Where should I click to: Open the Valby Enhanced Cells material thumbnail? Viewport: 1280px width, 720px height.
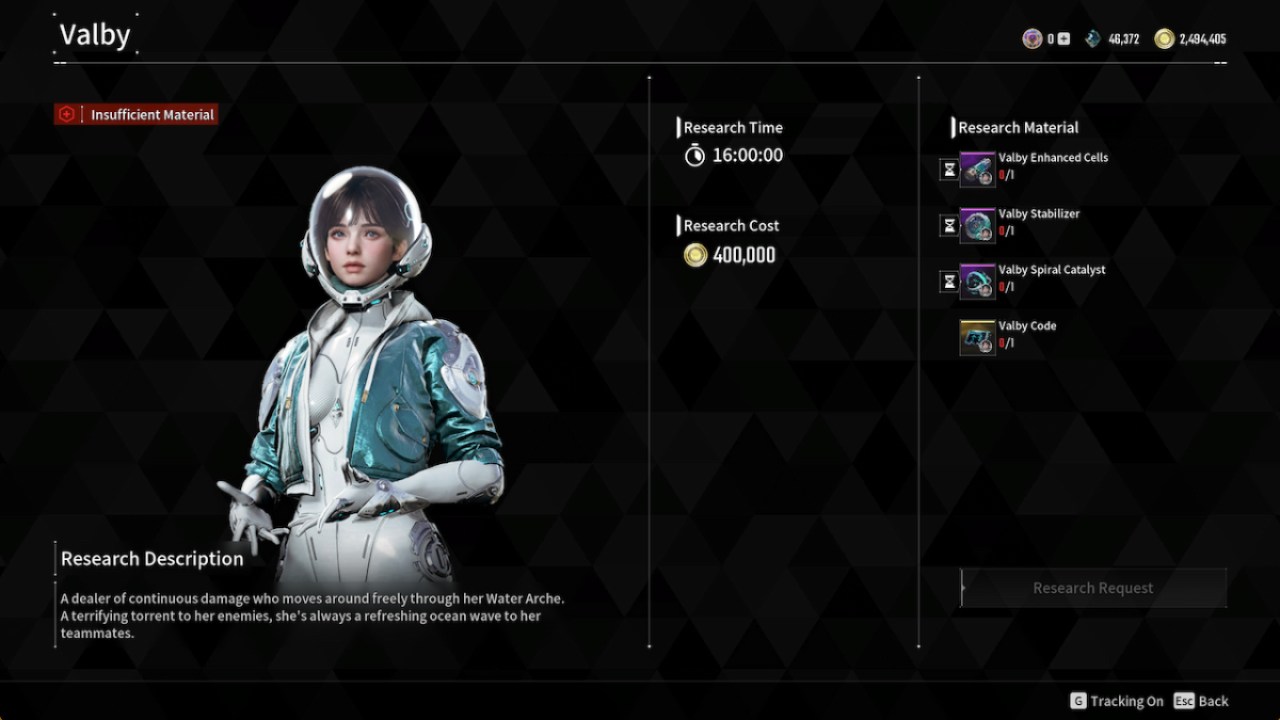[x=977, y=168]
